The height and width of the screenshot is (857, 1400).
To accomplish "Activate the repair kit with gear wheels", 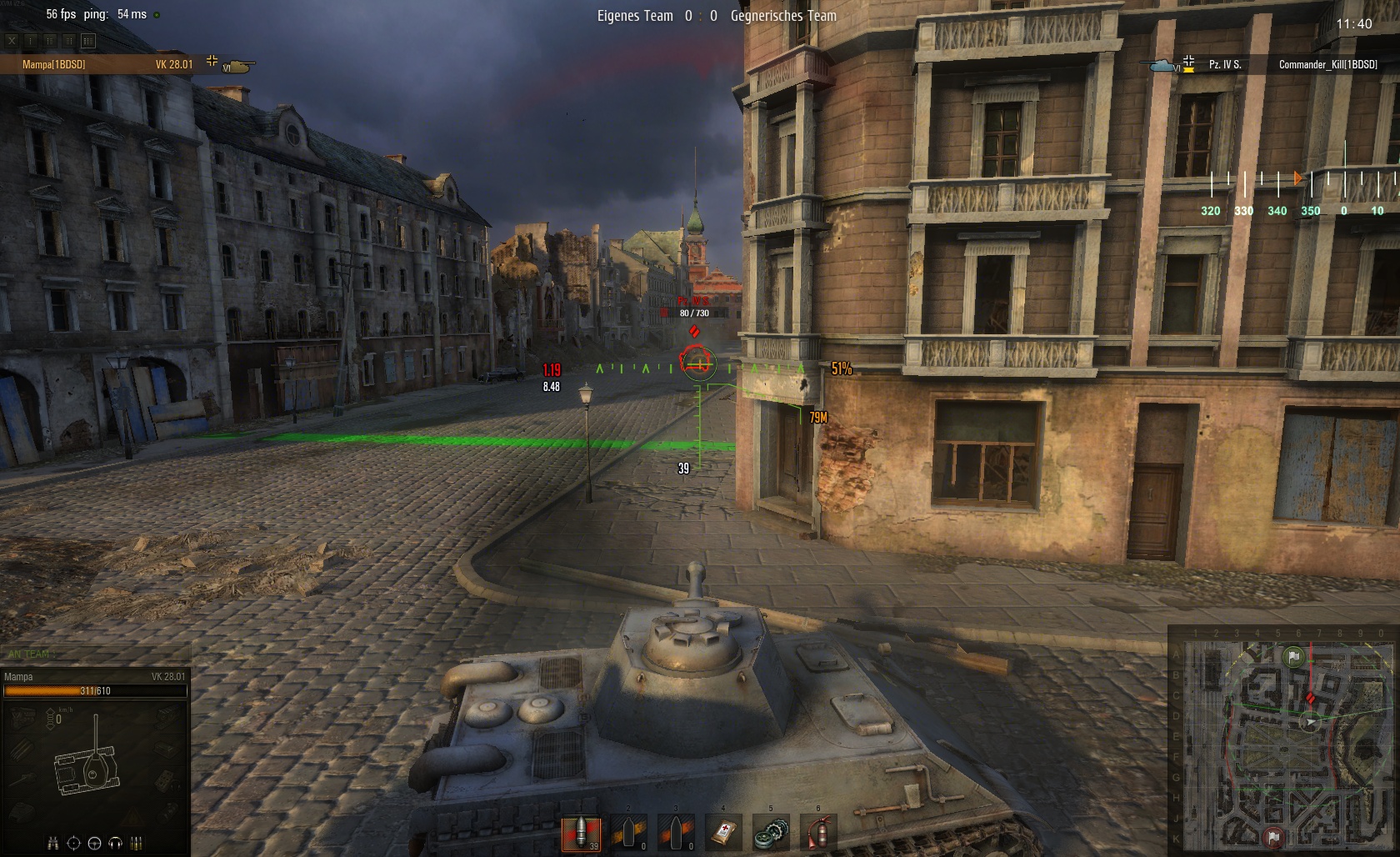I will click(771, 833).
